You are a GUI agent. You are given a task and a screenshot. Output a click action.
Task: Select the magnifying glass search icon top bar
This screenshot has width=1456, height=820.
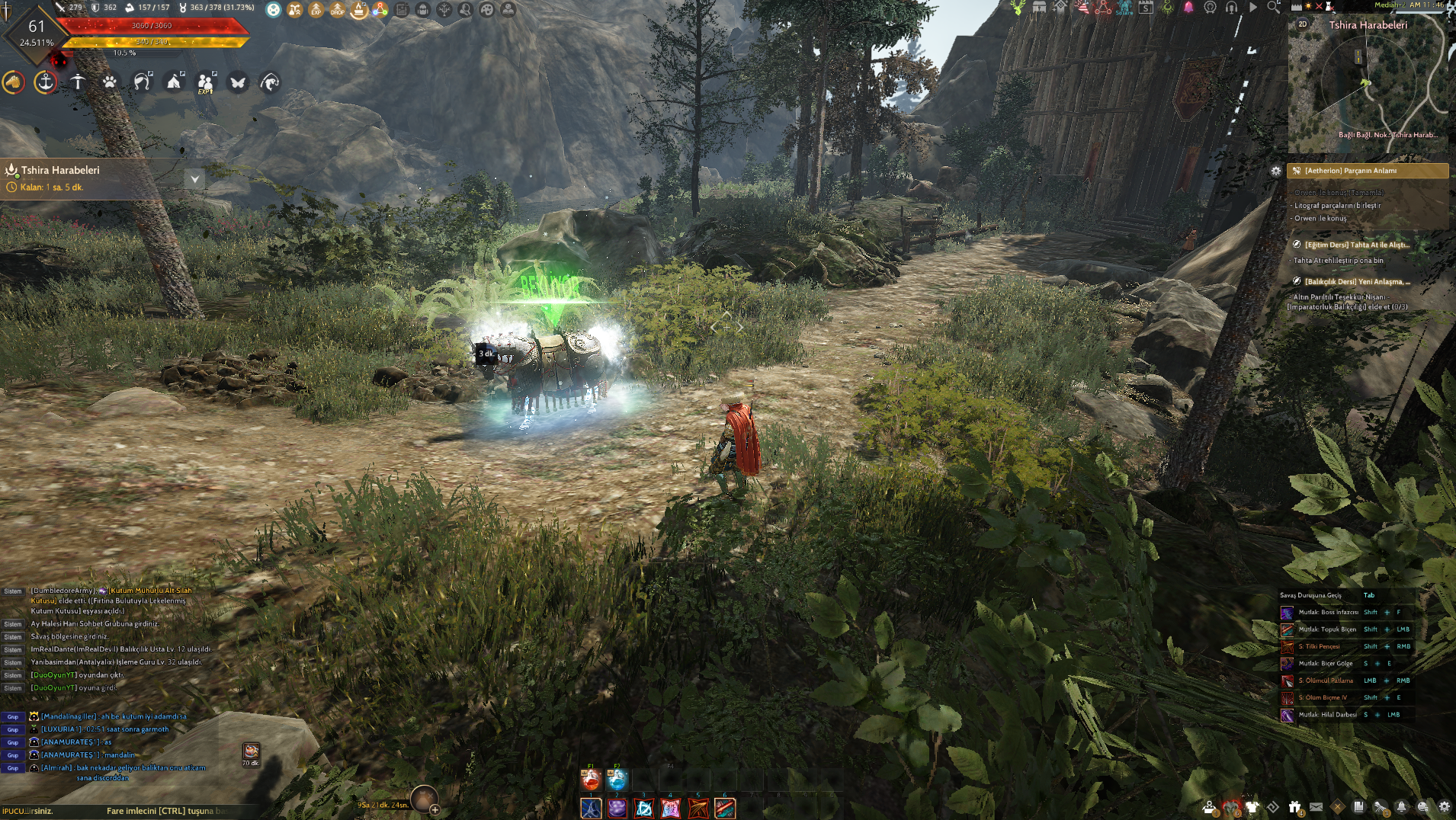click(1272, 6)
